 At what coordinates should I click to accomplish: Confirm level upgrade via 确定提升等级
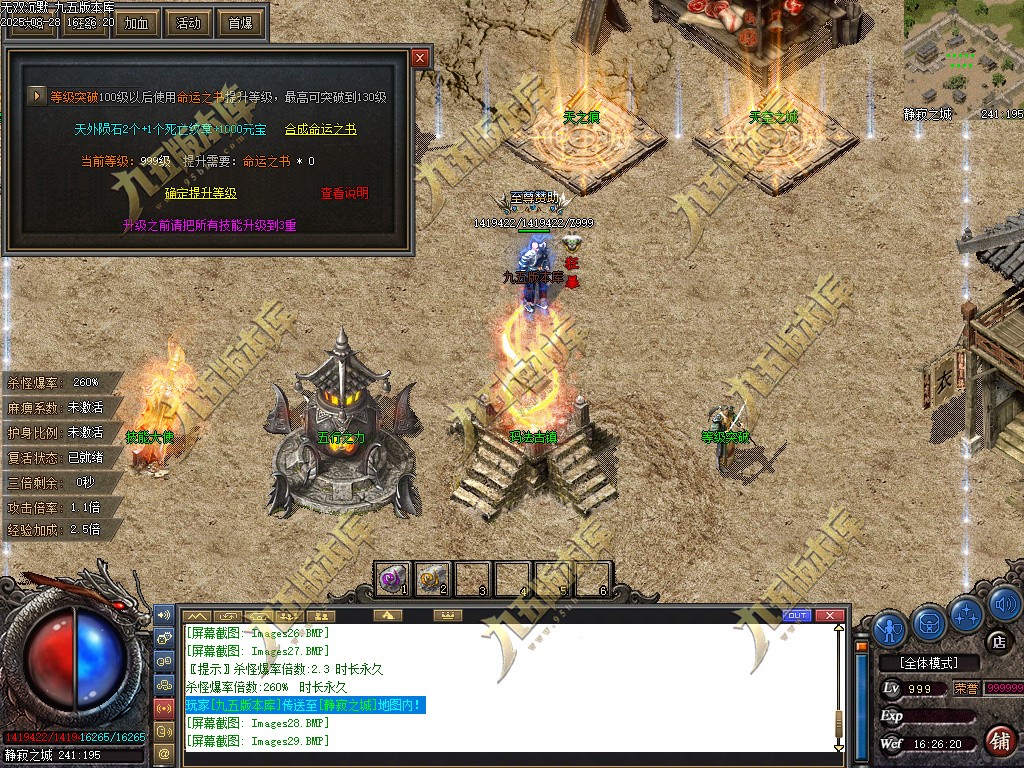coord(200,193)
